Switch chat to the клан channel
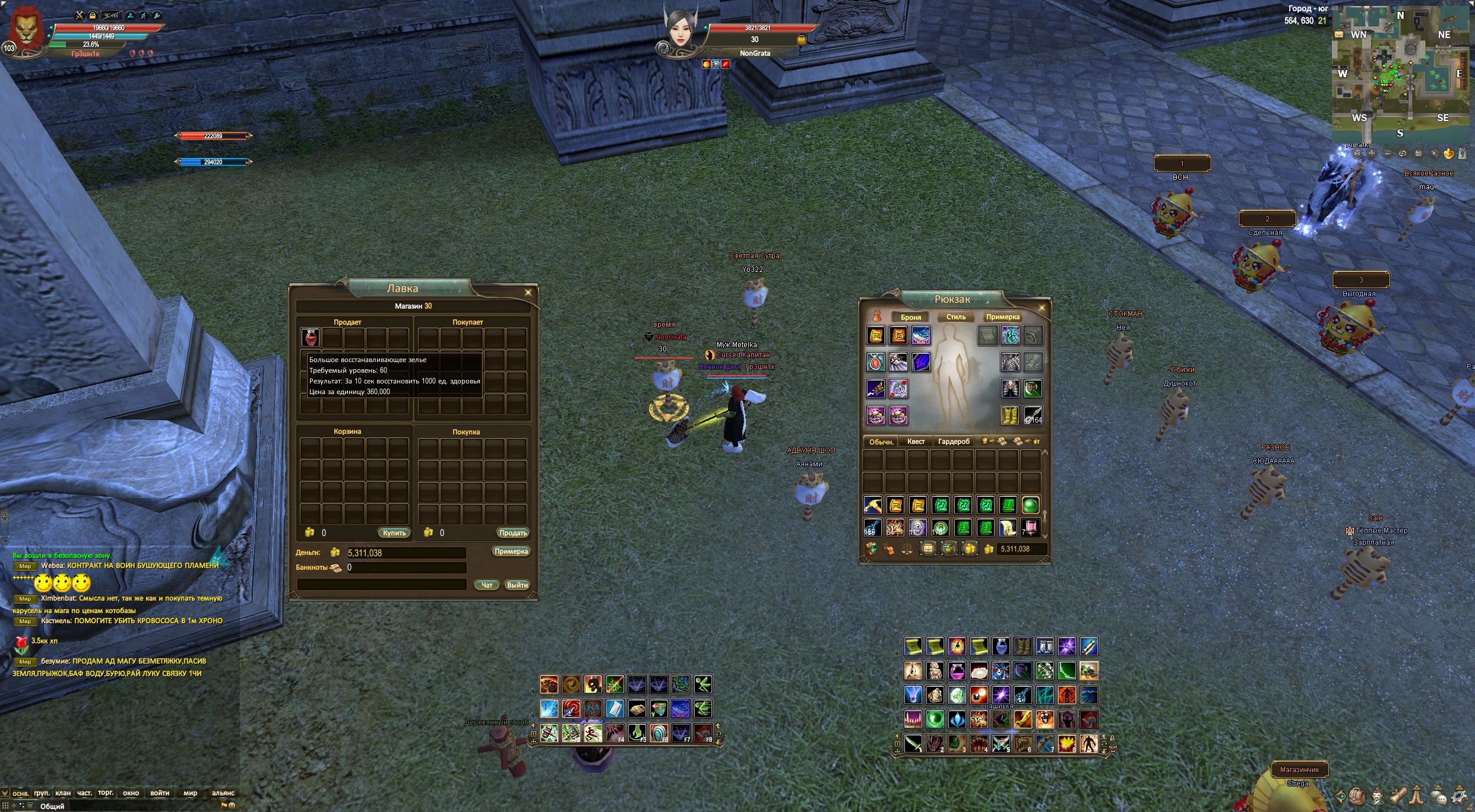 [63, 793]
